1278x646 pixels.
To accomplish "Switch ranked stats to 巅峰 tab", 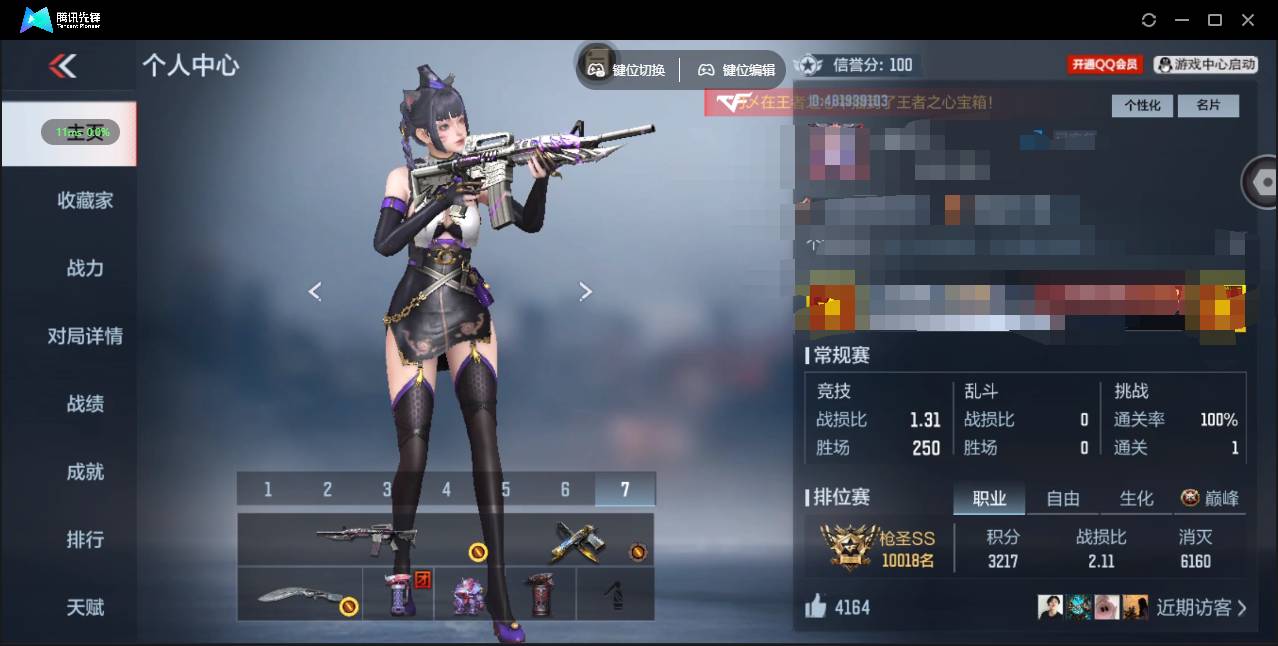I will click(1210, 498).
